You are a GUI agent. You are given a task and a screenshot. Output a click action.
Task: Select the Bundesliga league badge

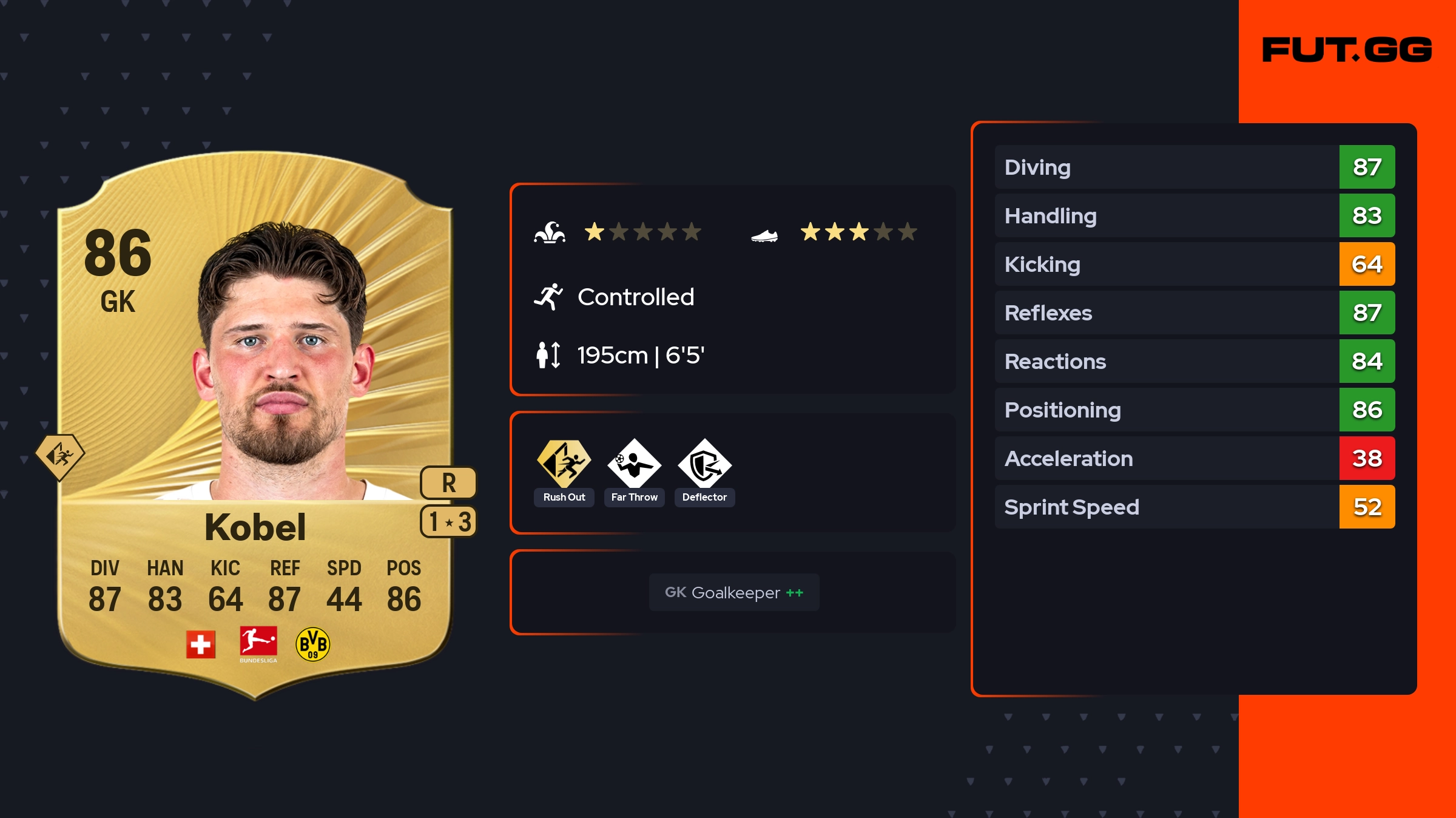click(x=258, y=643)
